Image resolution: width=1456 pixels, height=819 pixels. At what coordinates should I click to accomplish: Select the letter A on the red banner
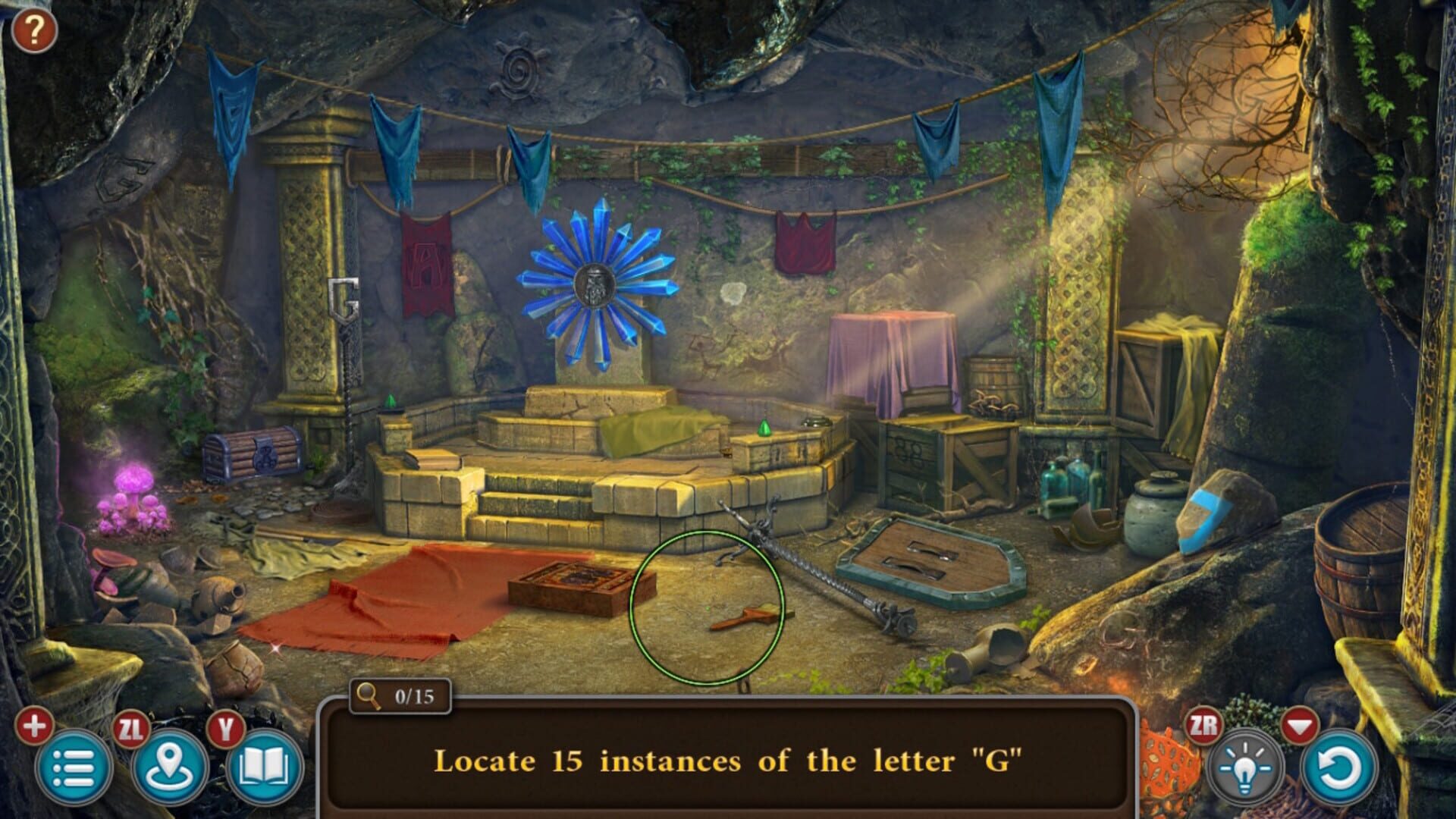(x=426, y=262)
